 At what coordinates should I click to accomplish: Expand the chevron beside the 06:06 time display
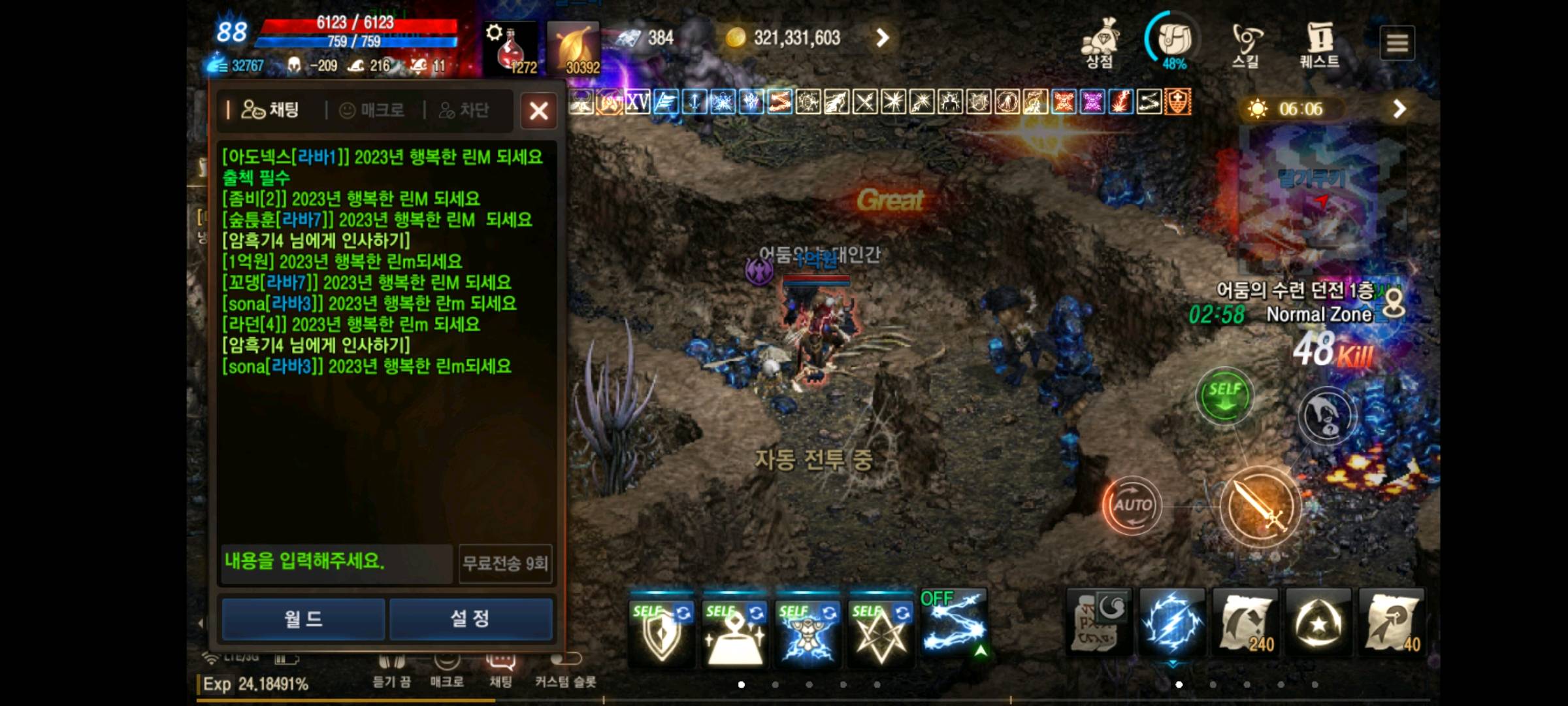(x=1397, y=109)
